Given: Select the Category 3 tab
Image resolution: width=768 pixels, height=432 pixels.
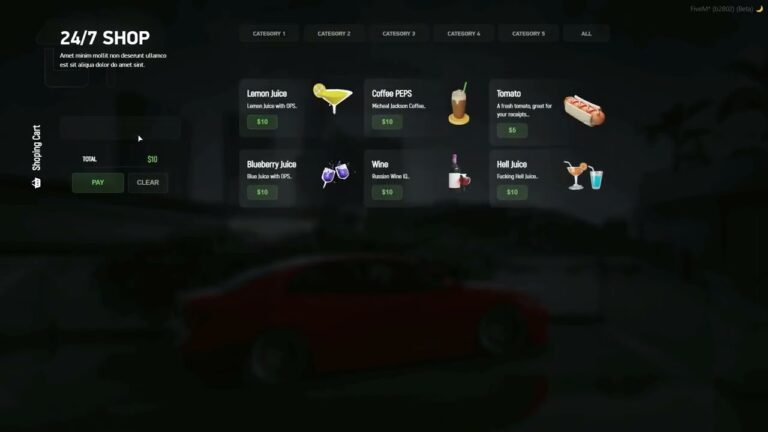Looking at the screenshot, I should (398, 33).
